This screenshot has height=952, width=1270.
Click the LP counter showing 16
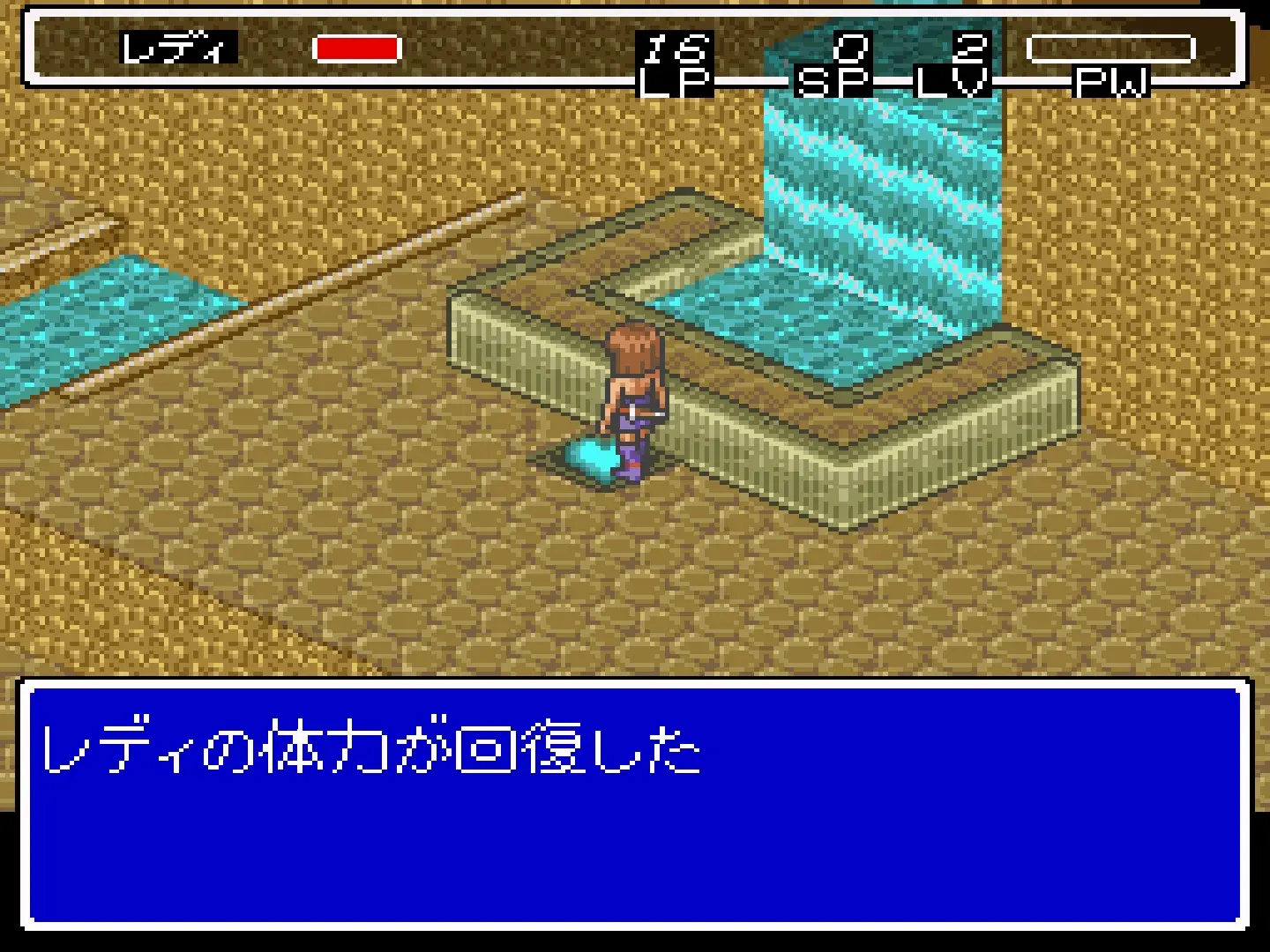coord(672,48)
